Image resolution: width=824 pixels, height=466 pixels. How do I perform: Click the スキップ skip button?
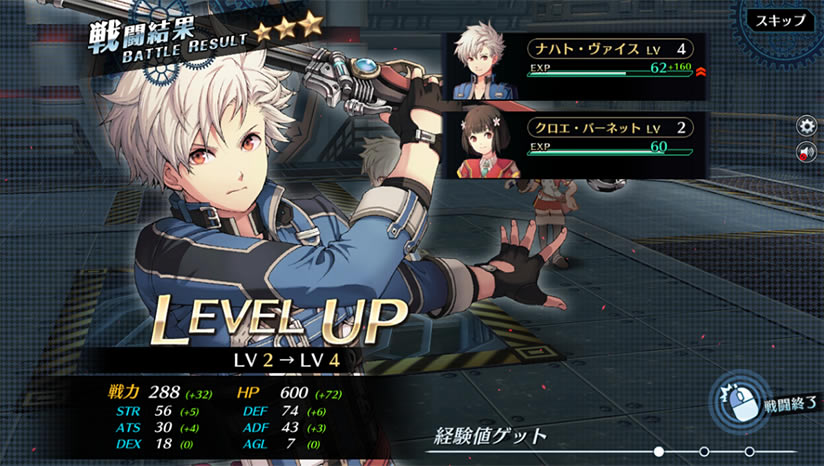[x=780, y=20]
